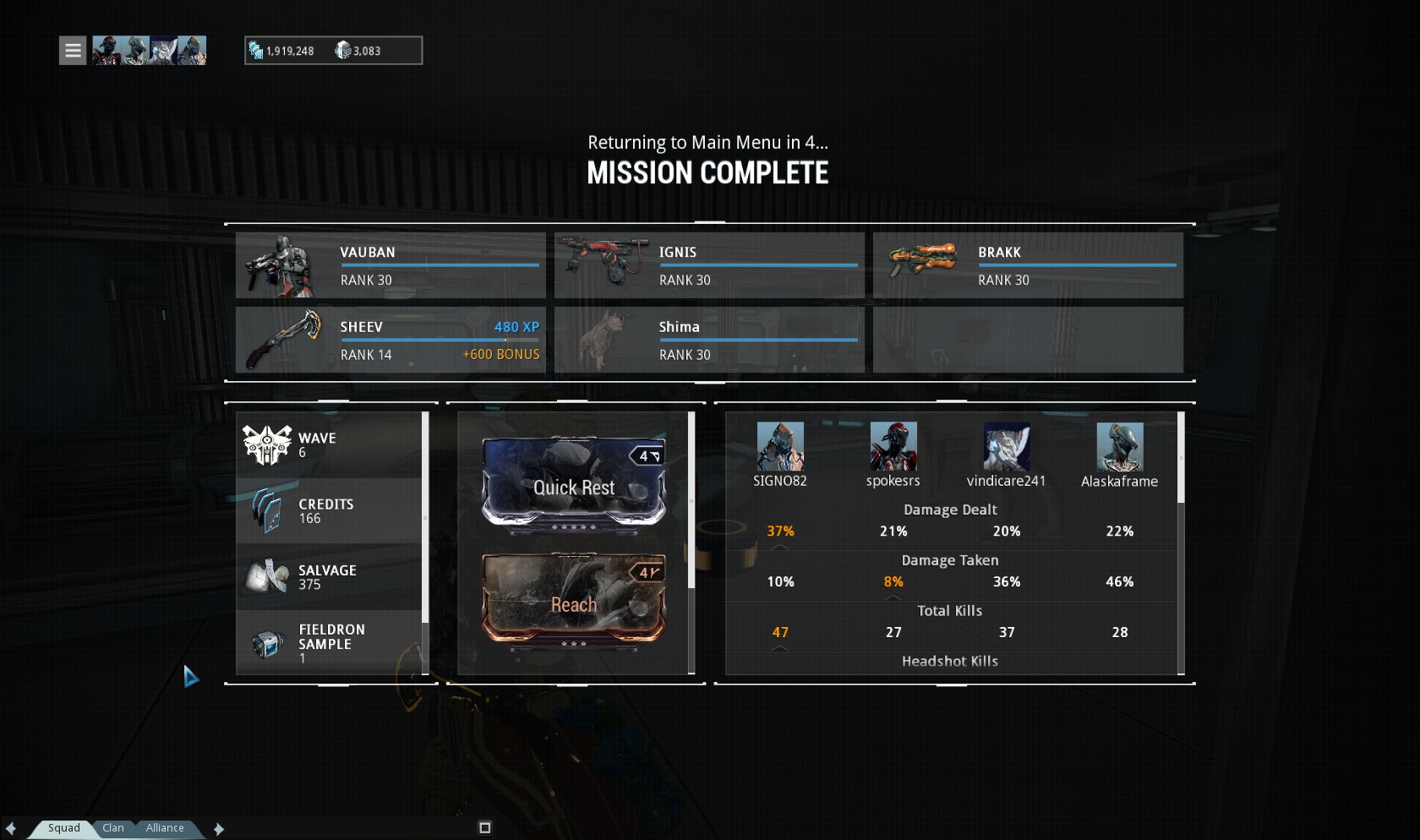This screenshot has height=840, width=1420.
Task: Click the chat window expand square icon
Action: [485, 828]
